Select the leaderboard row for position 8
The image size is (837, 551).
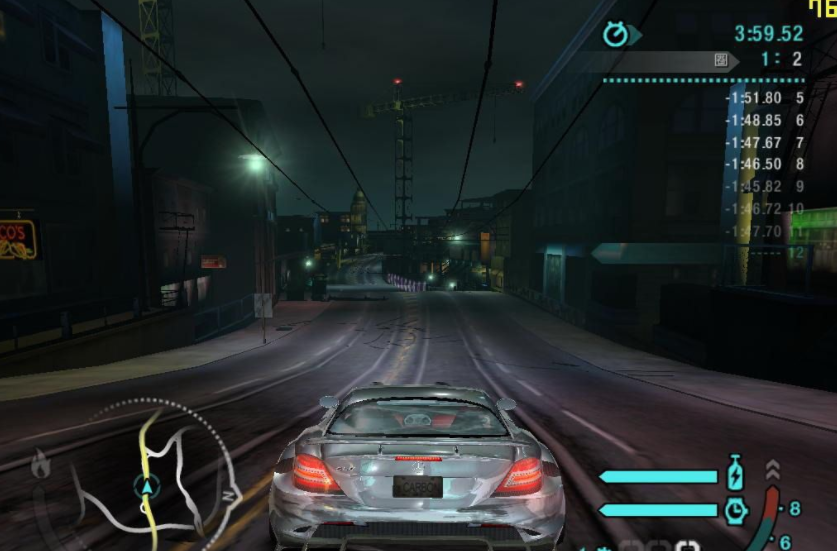(x=765, y=164)
